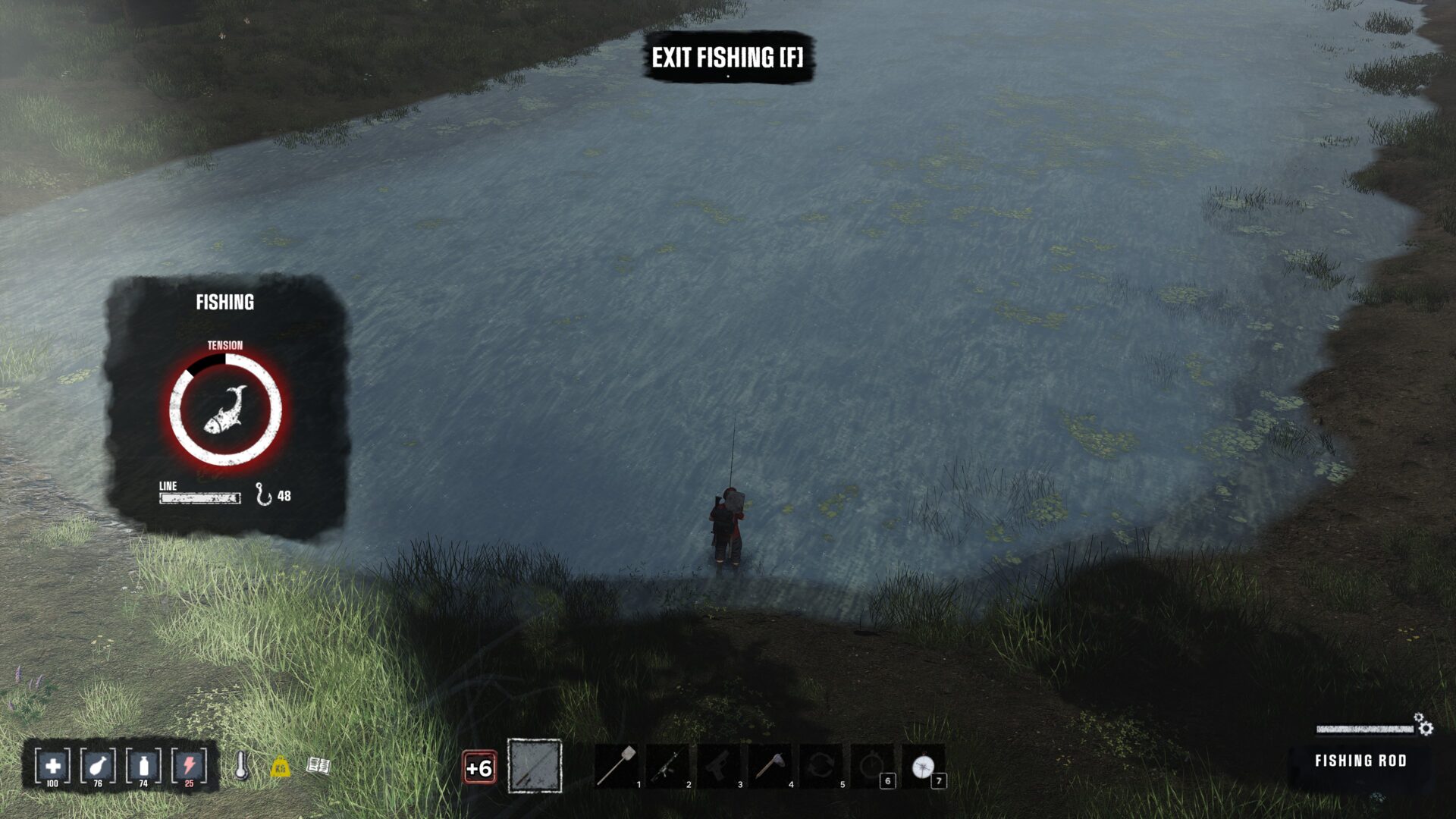
Task: Select the thirst bottle status icon
Action: pyautogui.click(x=143, y=766)
